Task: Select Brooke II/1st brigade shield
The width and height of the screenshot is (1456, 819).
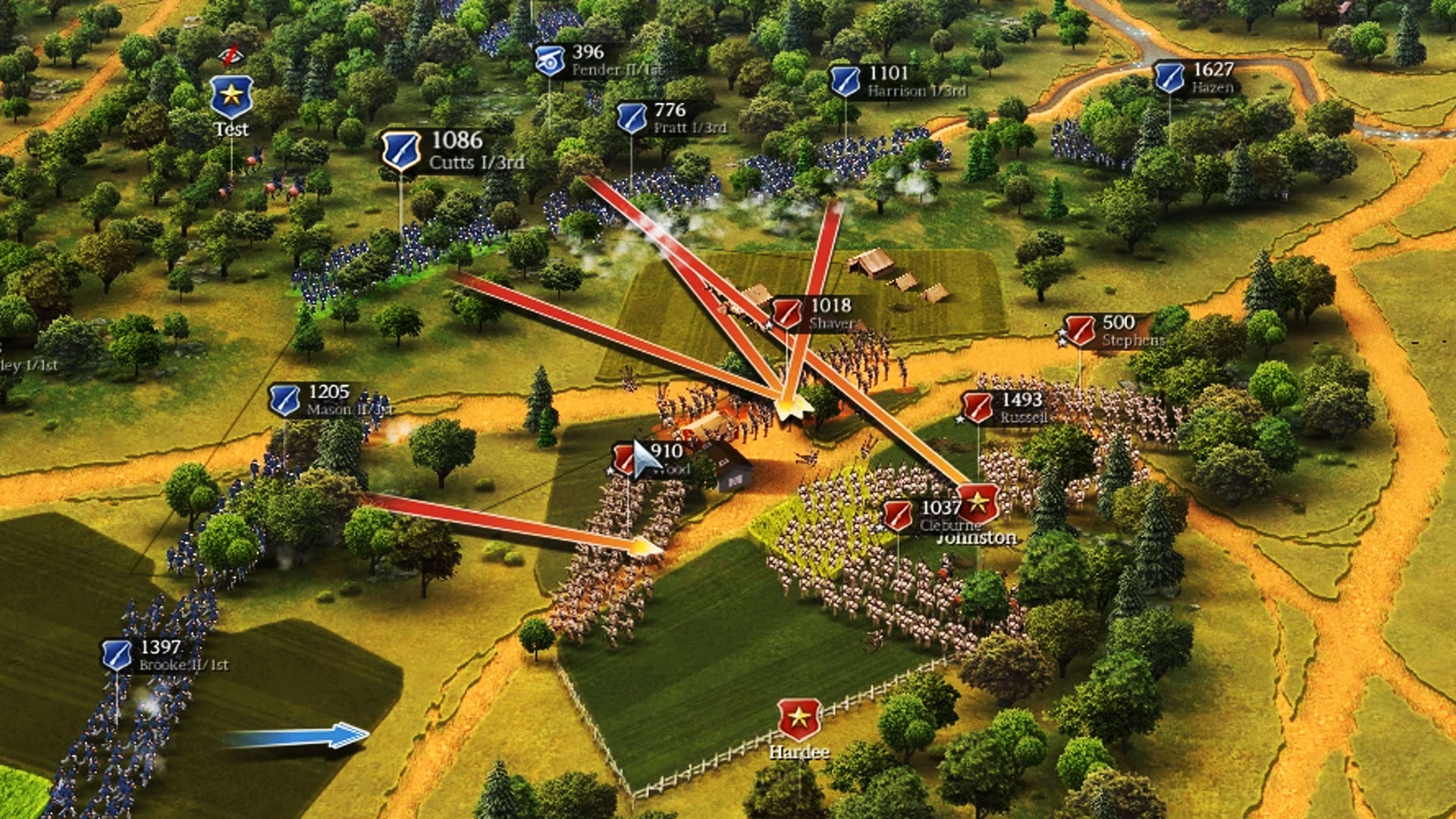Action: pos(118,655)
